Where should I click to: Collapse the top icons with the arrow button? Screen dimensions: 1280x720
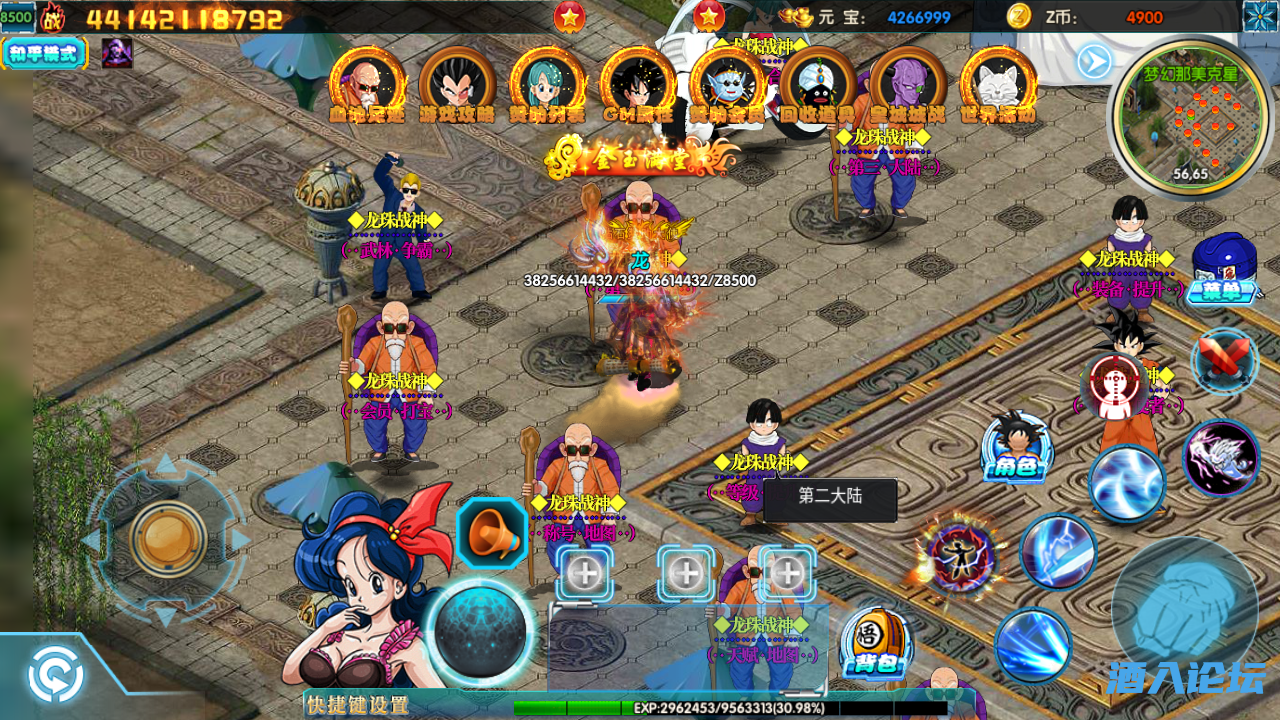click(1094, 62)
